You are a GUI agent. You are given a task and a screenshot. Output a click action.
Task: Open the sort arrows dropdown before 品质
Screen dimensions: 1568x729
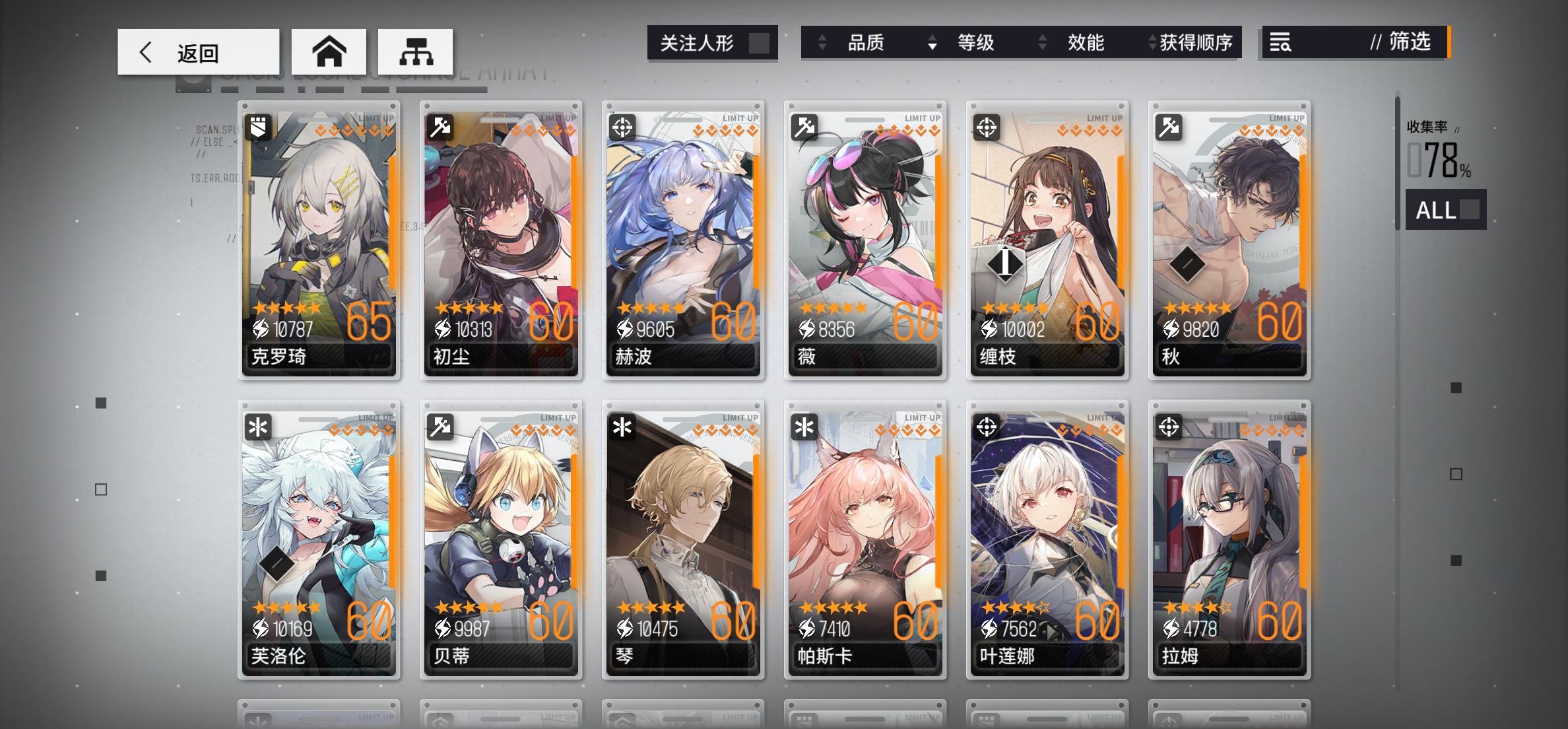click(821, 42)
